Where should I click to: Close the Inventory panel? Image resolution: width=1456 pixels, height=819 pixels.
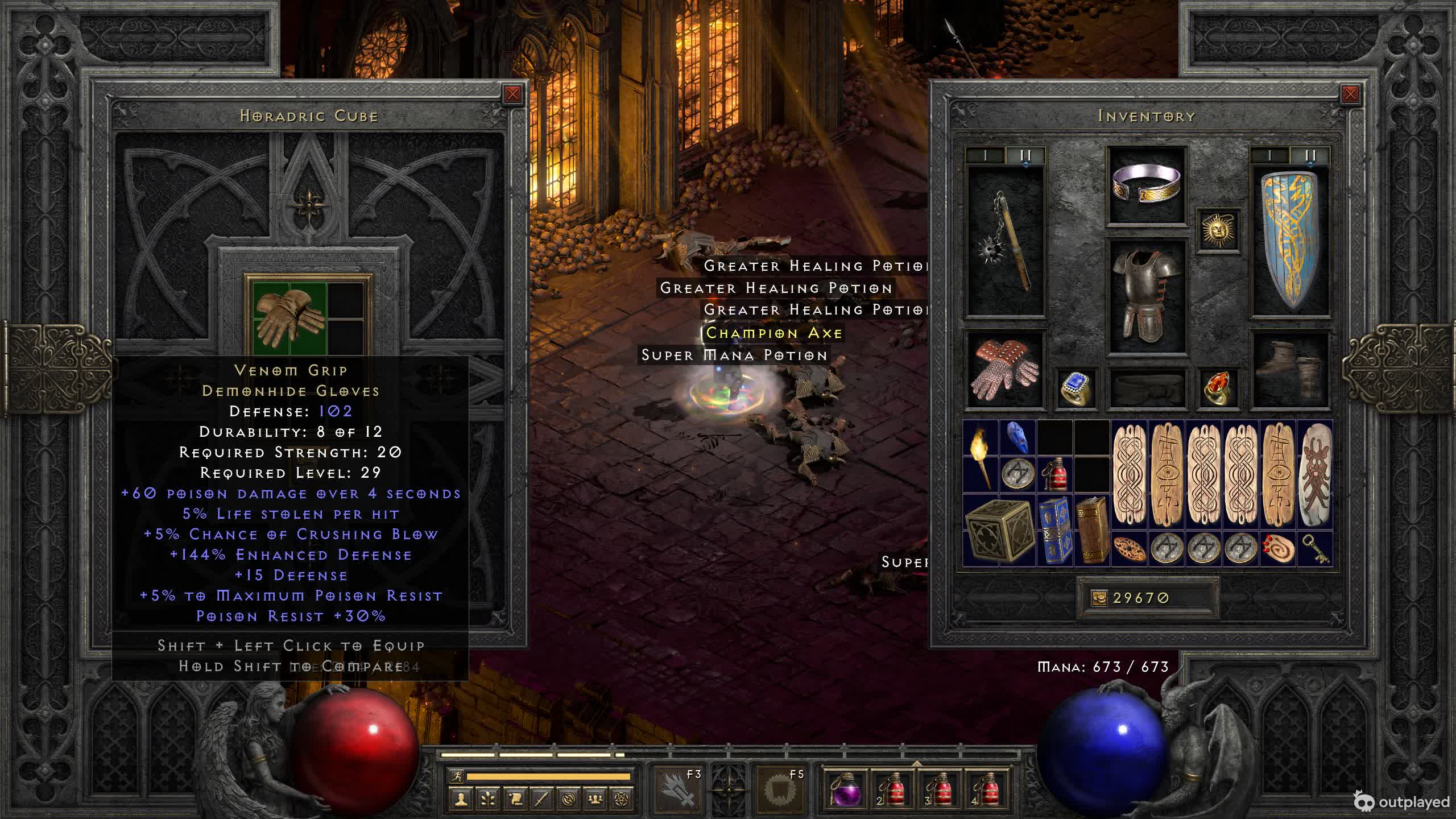(x=1350, y=94)
